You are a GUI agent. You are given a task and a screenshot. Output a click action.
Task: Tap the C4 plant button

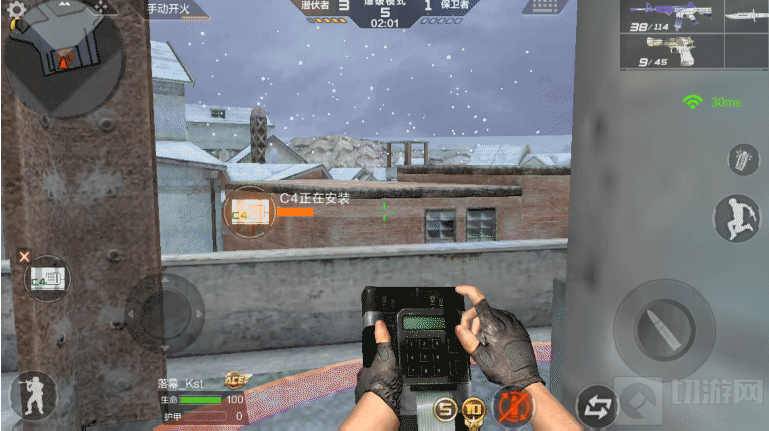coord(48,279)
